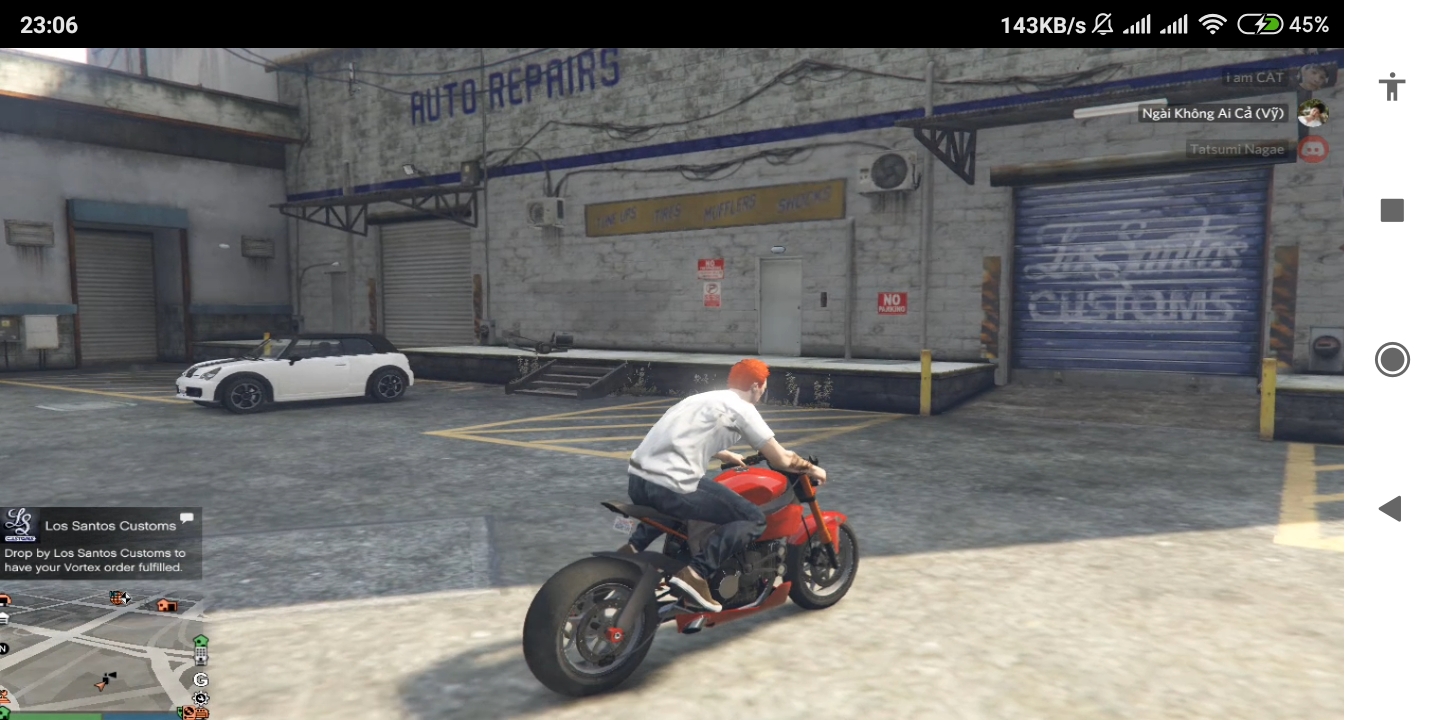Open the Los Santos Customs notification
Viewport: 1440px width, 720px height.
click(x=101, y=543)
